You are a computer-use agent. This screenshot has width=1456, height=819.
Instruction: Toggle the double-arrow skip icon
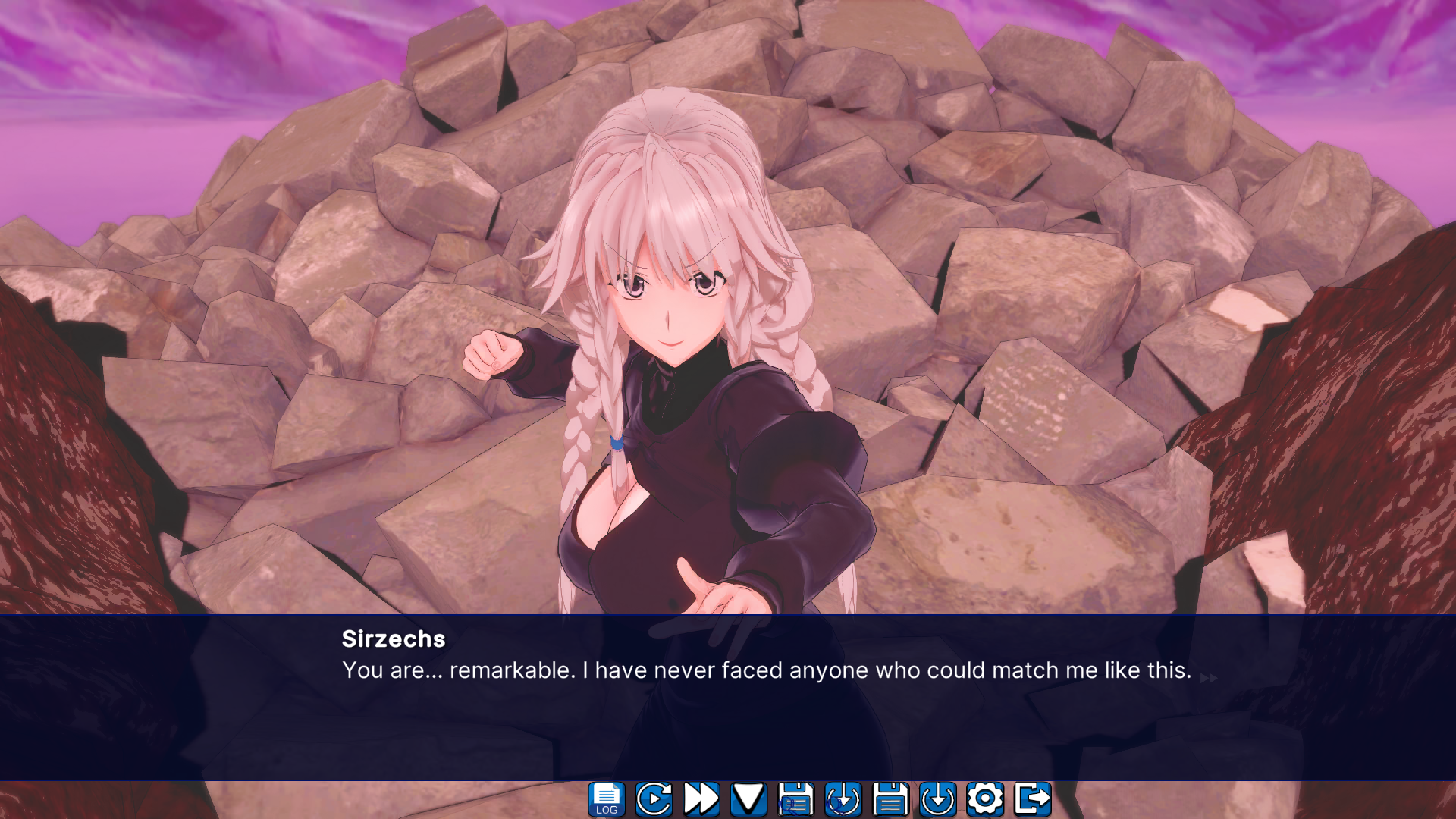(x=701, y=798)
